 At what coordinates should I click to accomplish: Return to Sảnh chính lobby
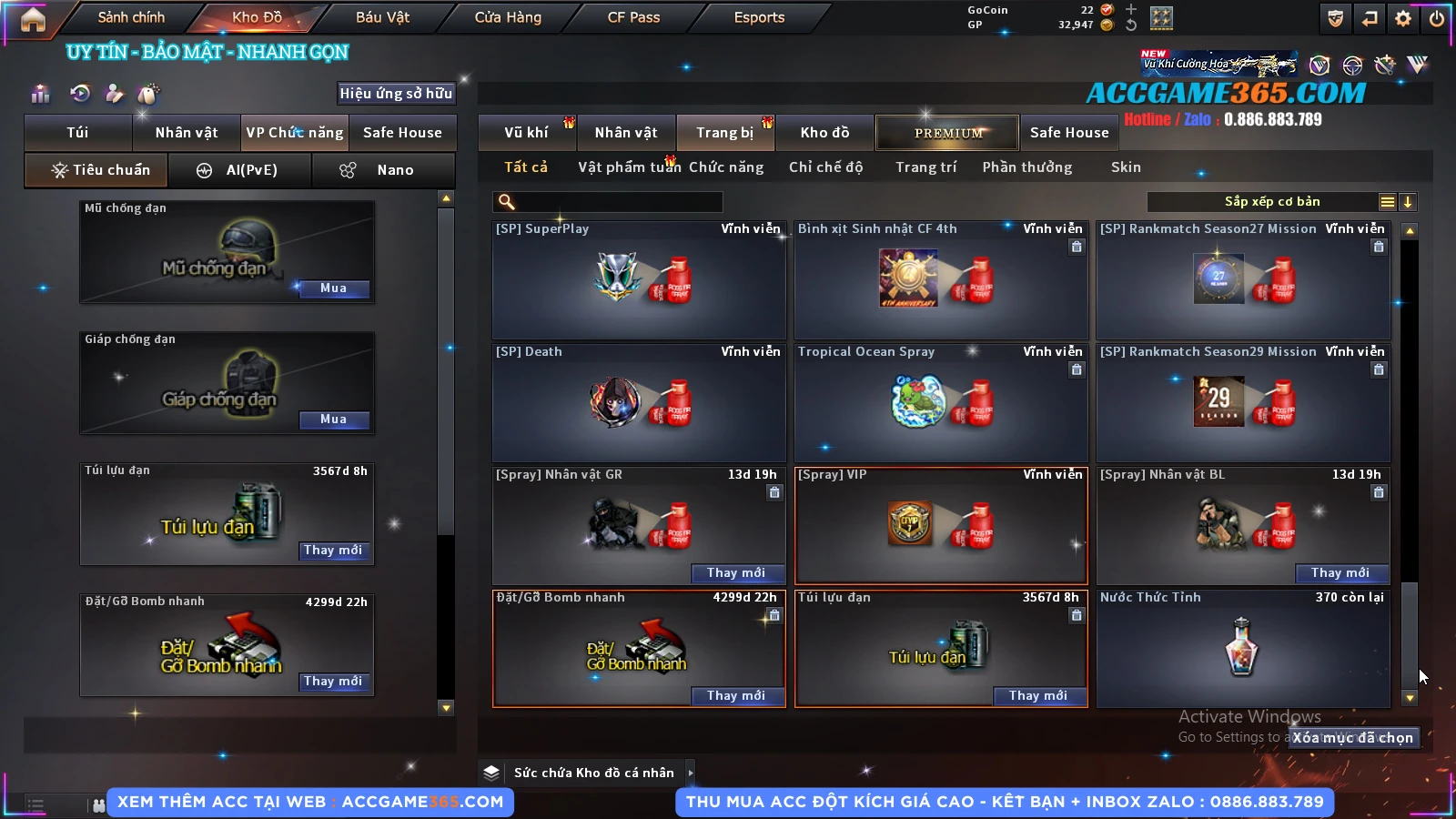(131, 17)
